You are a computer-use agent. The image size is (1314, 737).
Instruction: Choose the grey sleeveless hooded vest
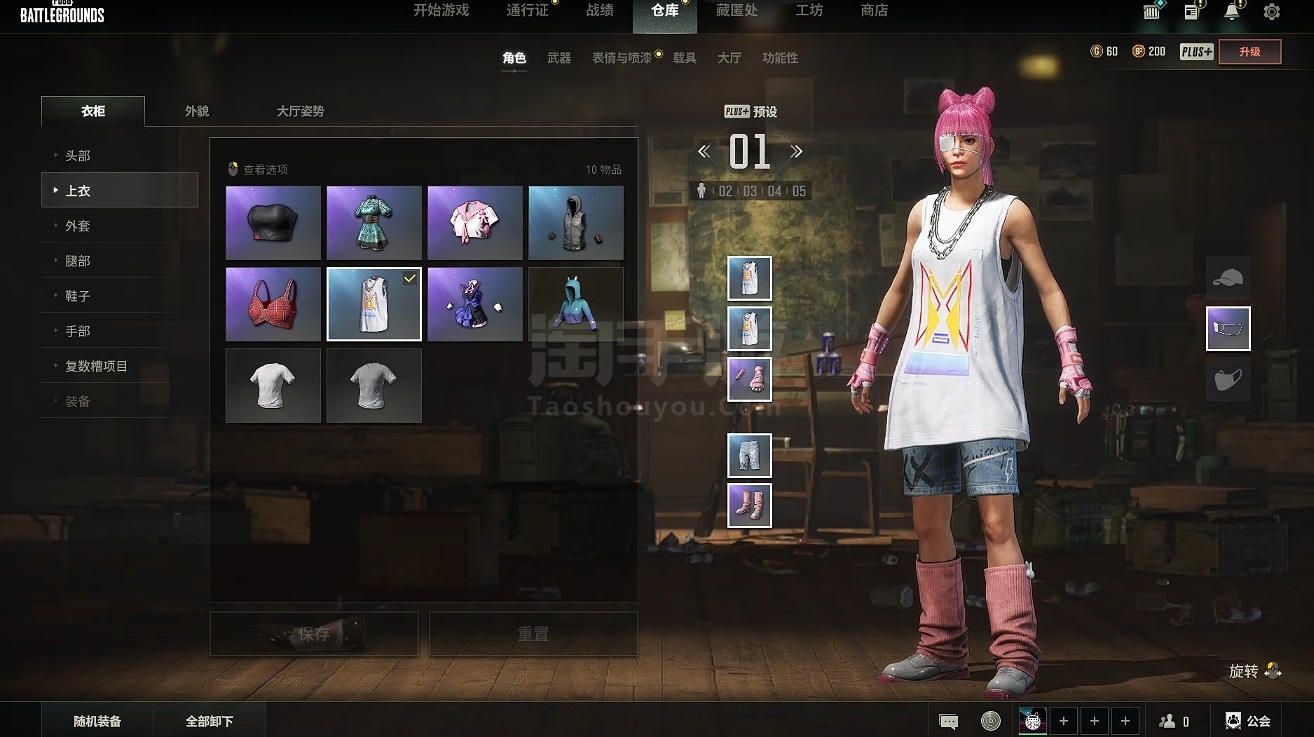coord(575,222)
